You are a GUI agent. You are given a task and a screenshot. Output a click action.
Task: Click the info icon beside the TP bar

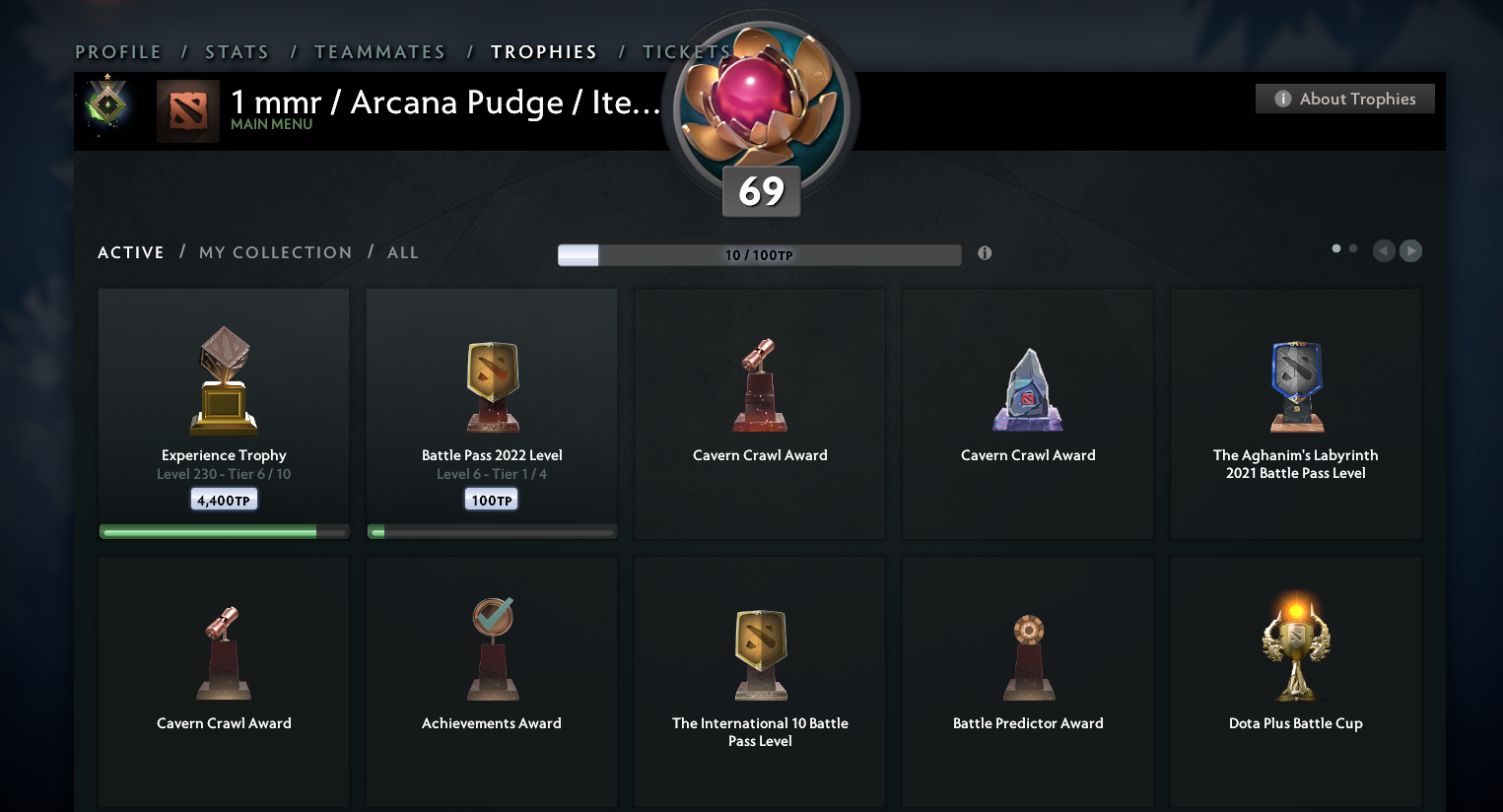click(x=984, y=253)
